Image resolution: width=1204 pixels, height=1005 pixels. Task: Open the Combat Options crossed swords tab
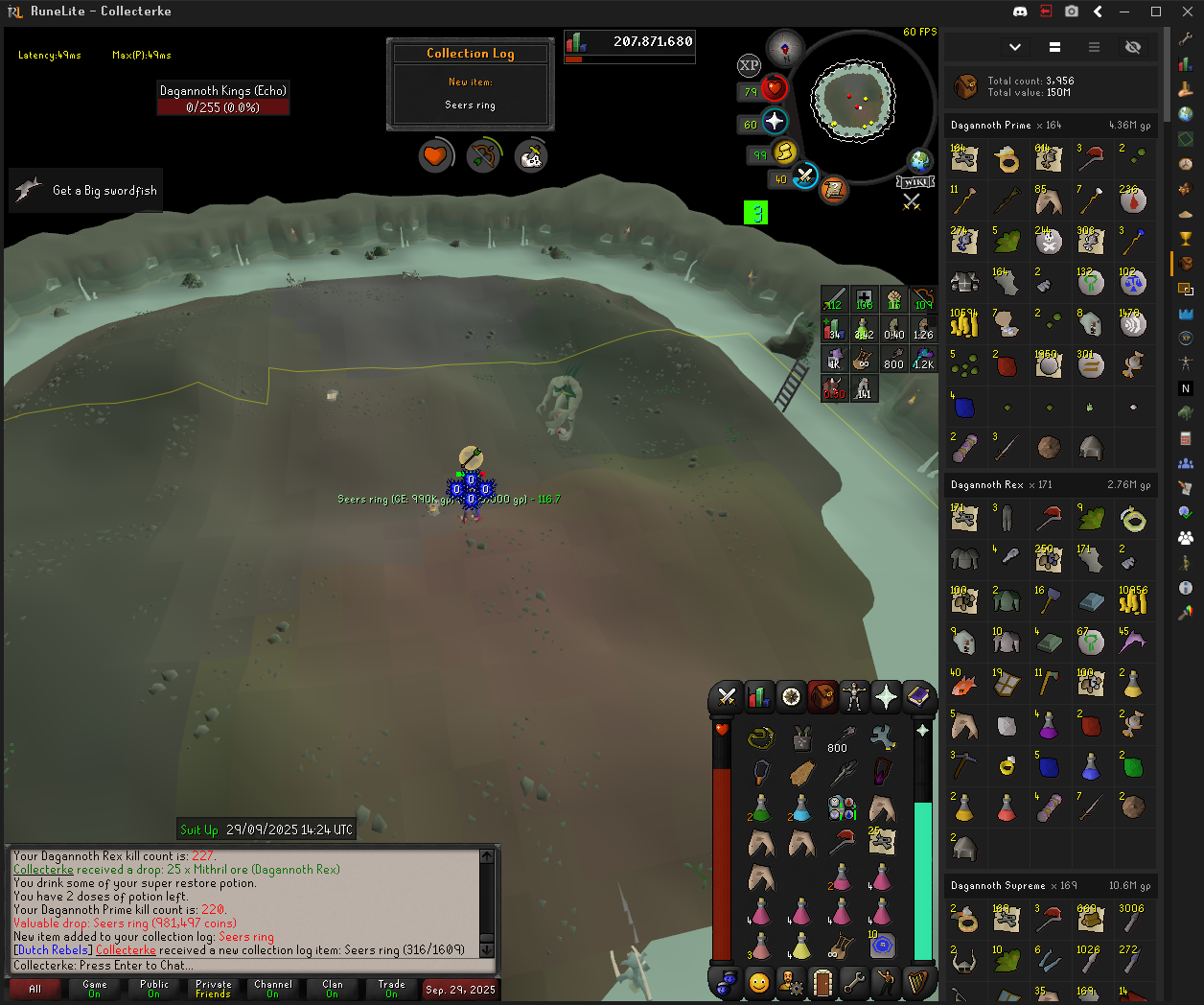point(727,697)
